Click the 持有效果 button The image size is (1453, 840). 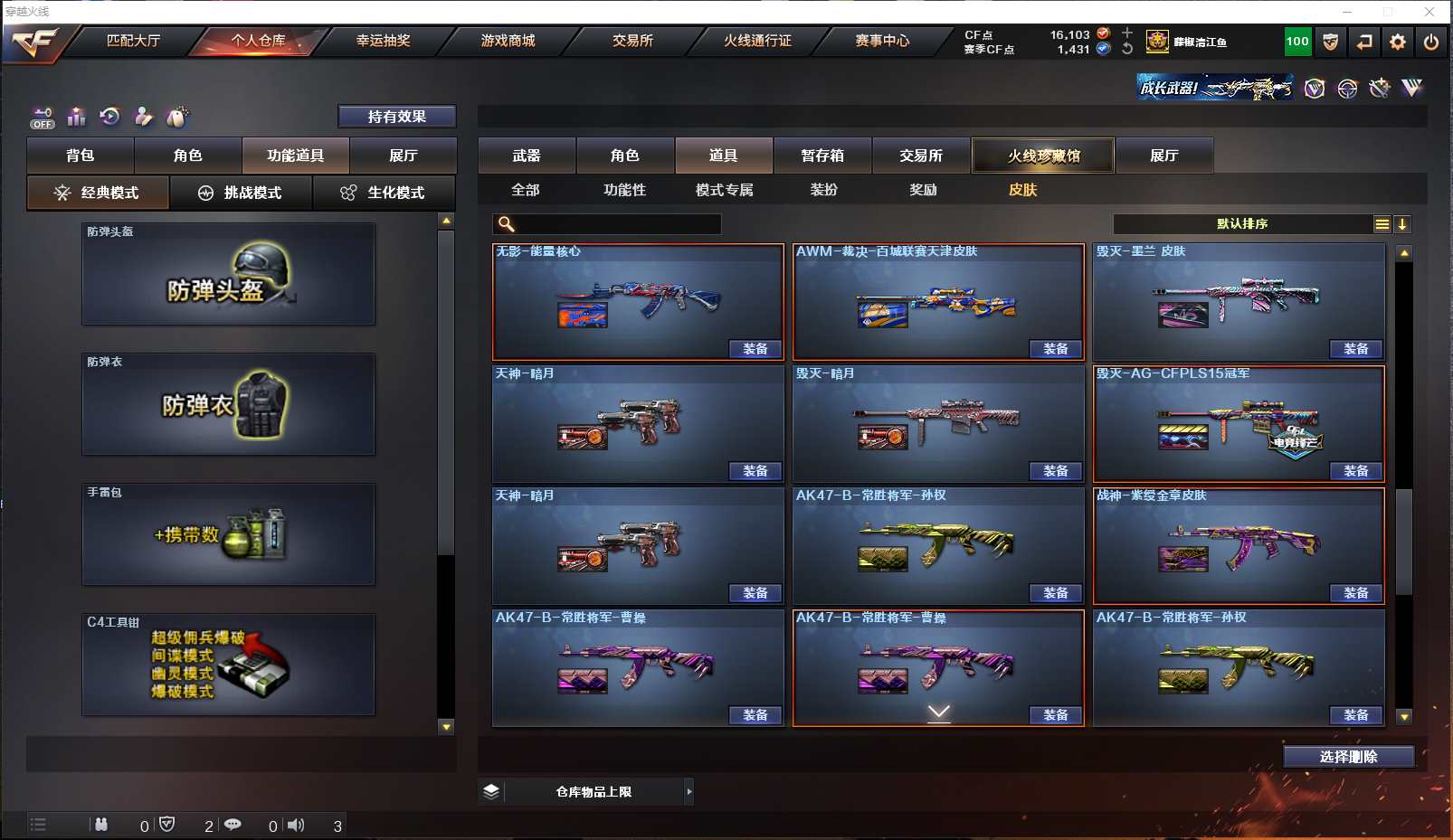pyautogui.click(x=396, y=117)
